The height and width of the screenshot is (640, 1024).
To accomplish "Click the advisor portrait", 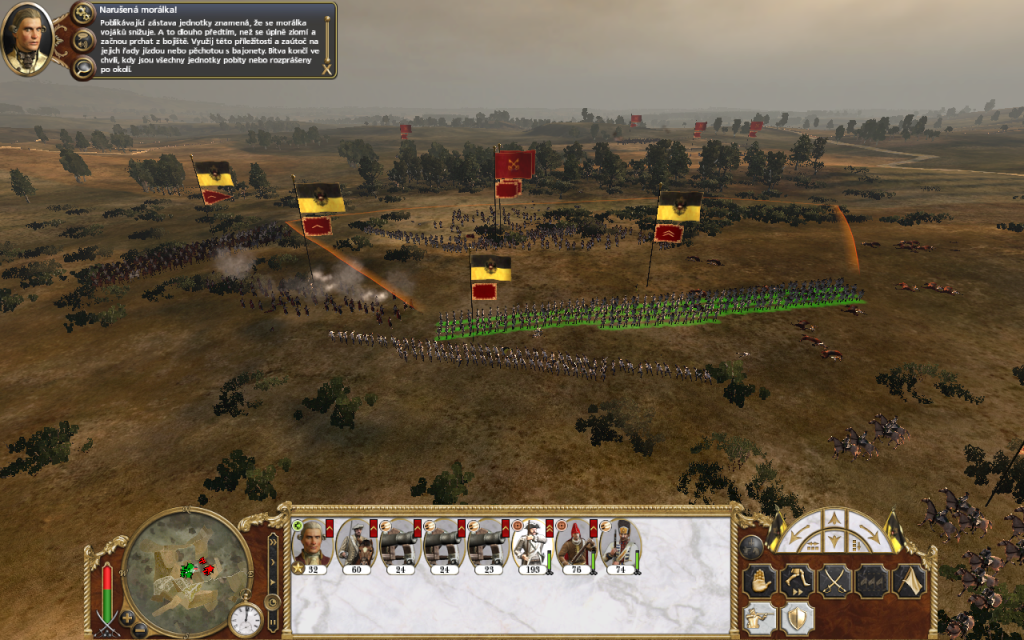I will click(x=27, y=38).
